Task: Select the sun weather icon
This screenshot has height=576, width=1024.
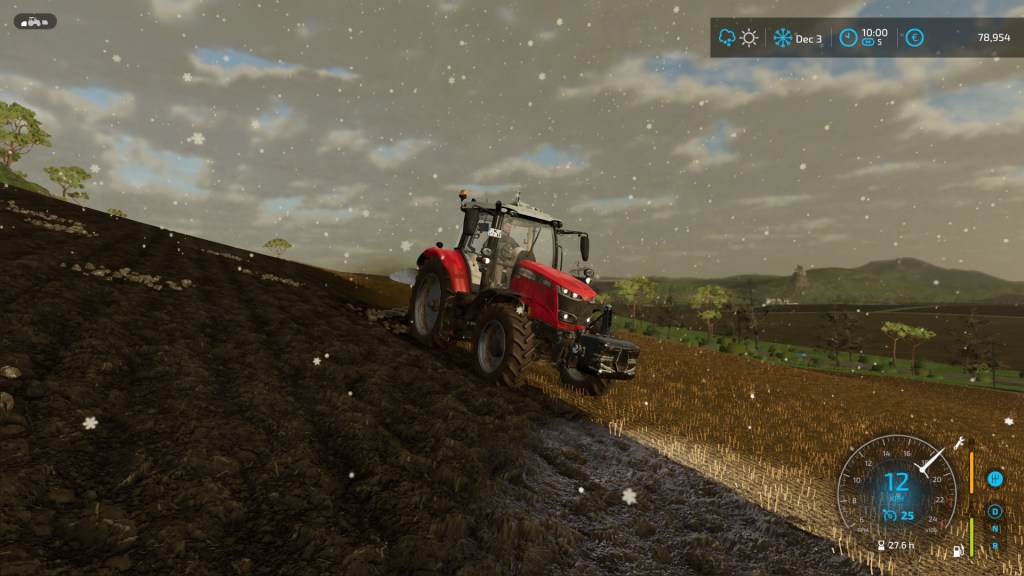Action: coord(749,38)
